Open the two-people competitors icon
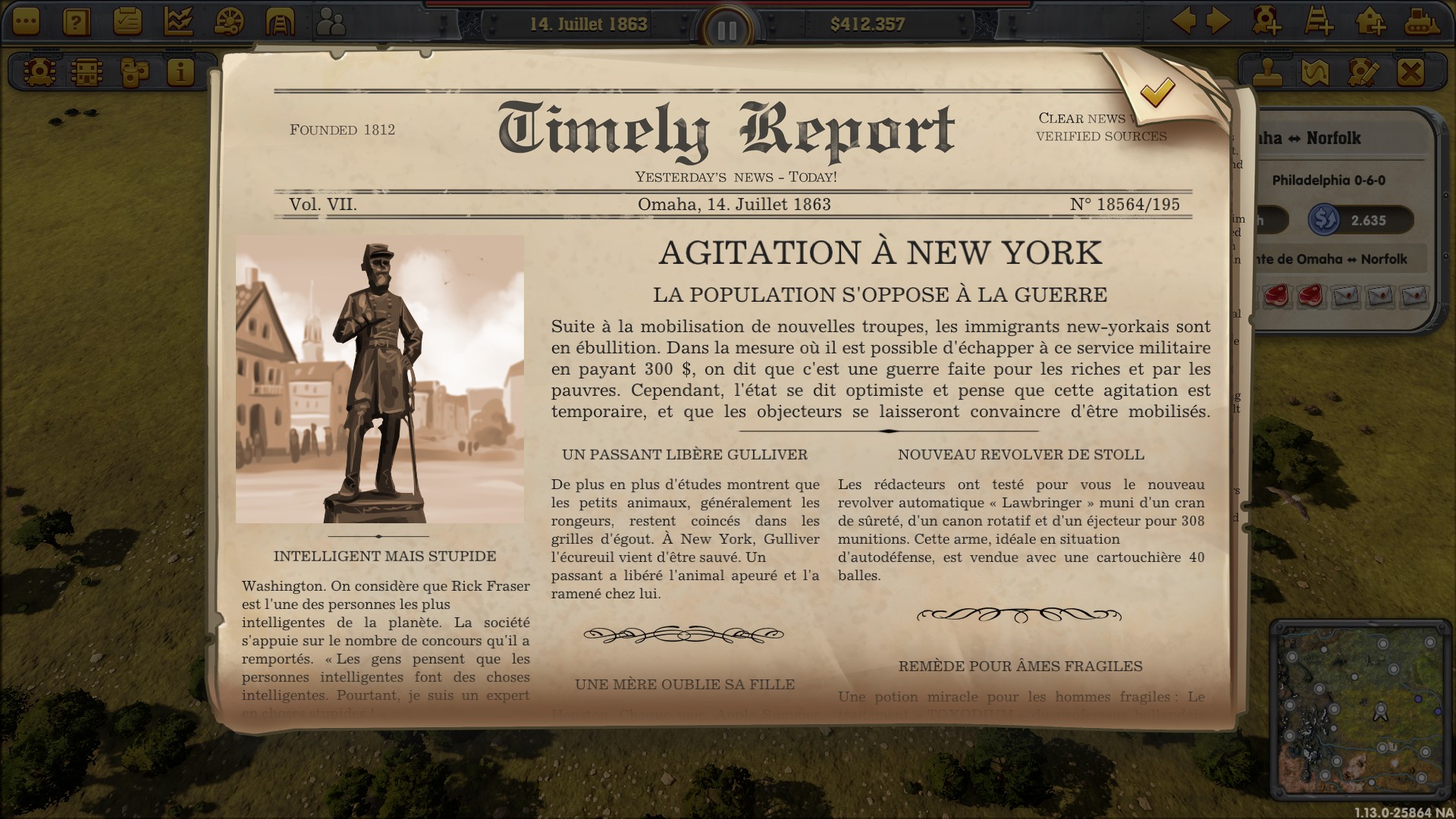This screenshot has height=819, width=1456. [331, 23]
